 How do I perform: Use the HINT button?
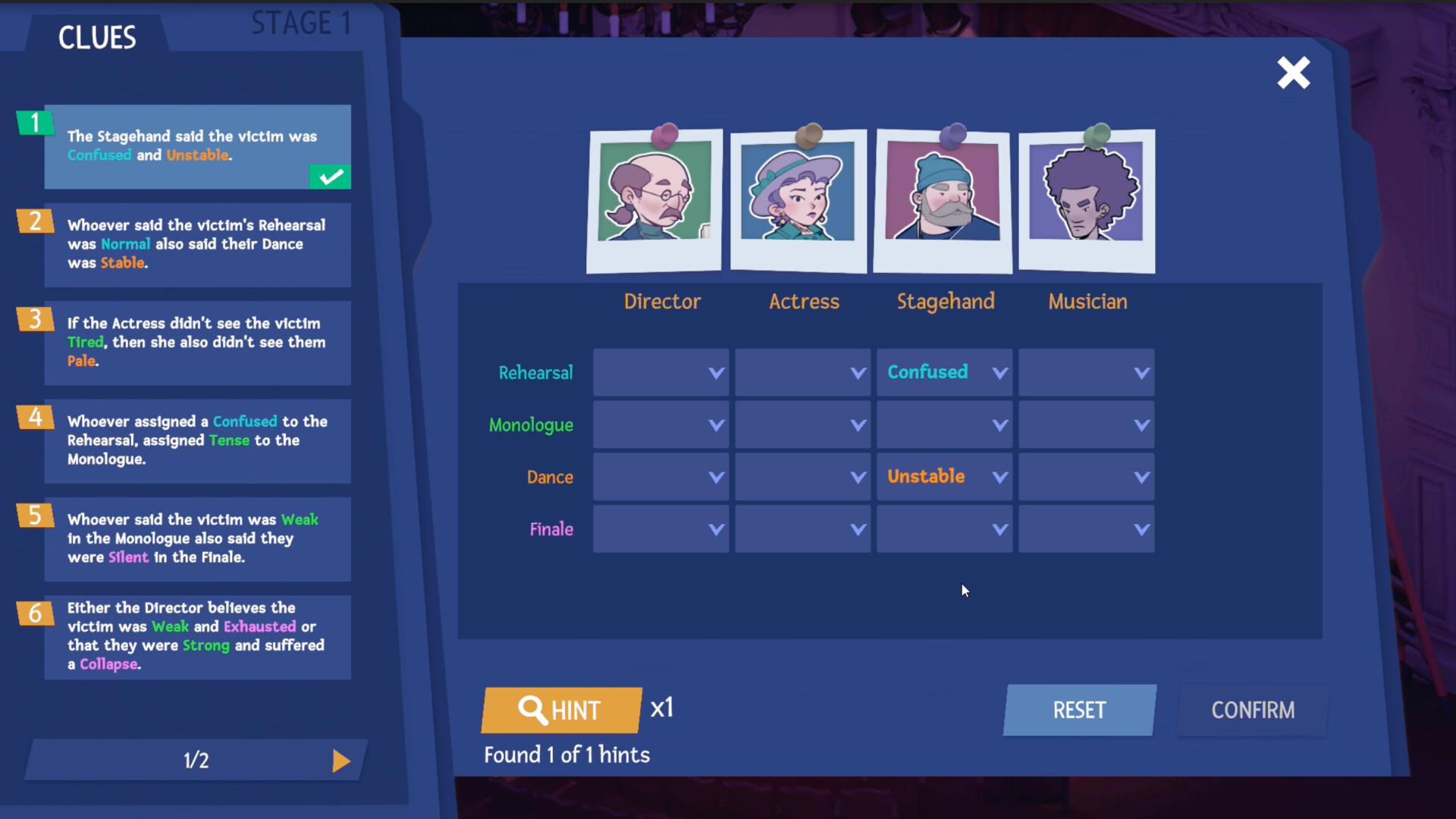[x=561, y=711]
